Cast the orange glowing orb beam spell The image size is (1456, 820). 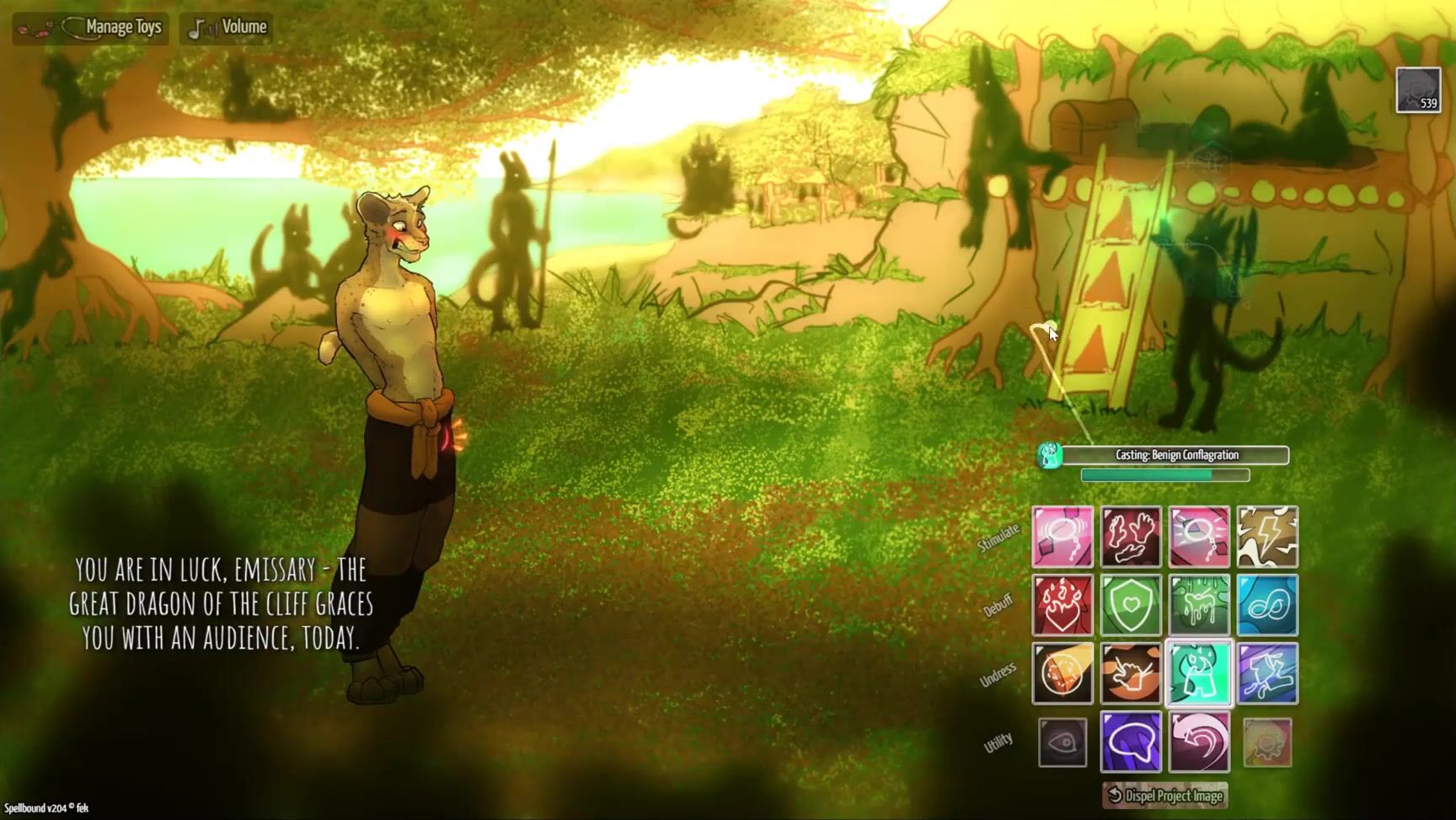(1063, 673)
